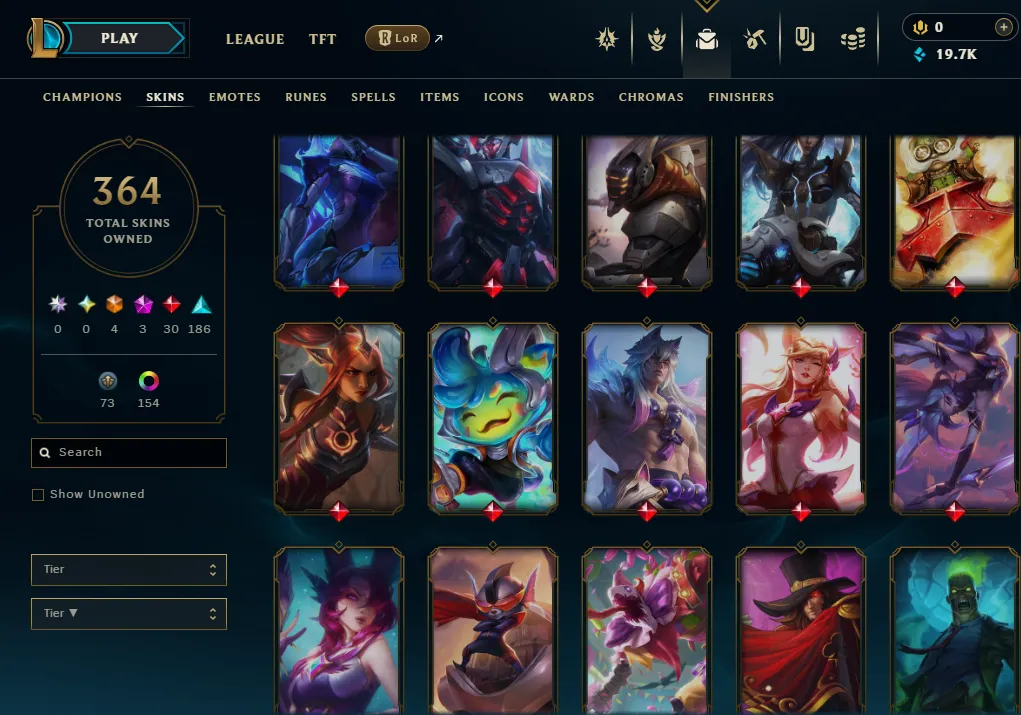Viewport: 1021px width, 715px height.
Task: Go to the Spells tab
Action: pyautogui.click(x=373, y=97)
